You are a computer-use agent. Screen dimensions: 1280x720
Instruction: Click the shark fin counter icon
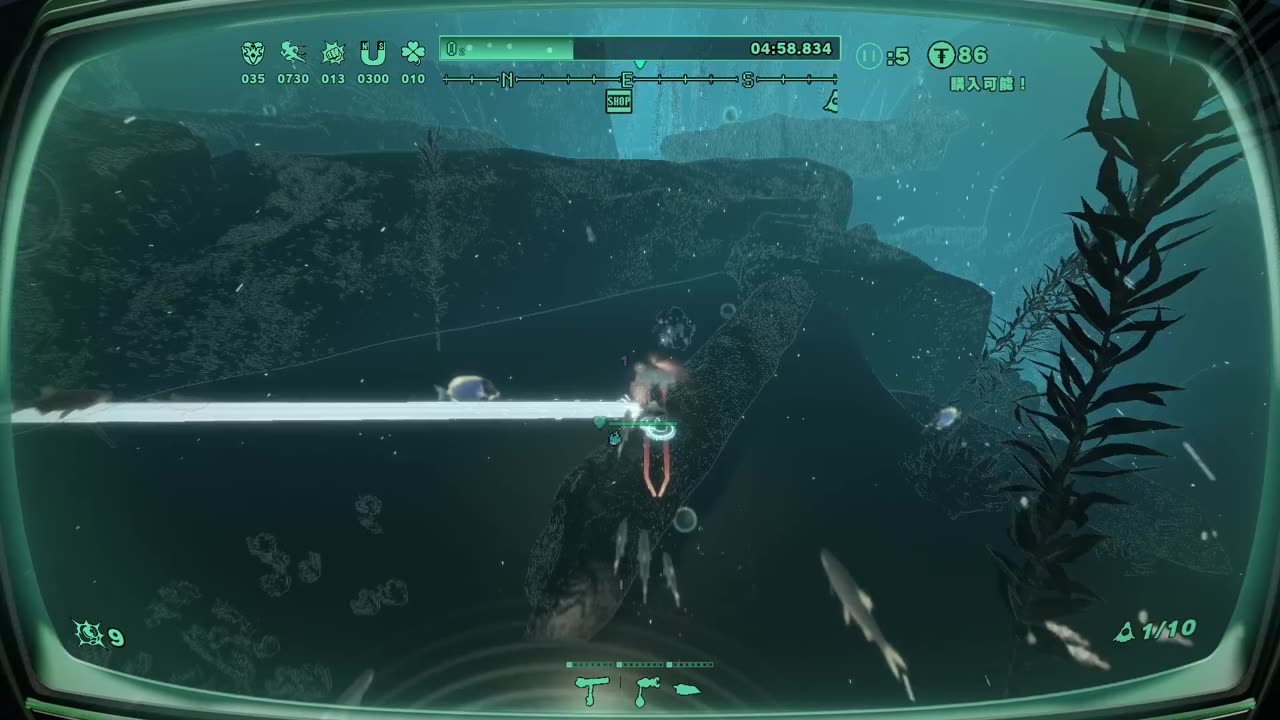coord(1125,631)
